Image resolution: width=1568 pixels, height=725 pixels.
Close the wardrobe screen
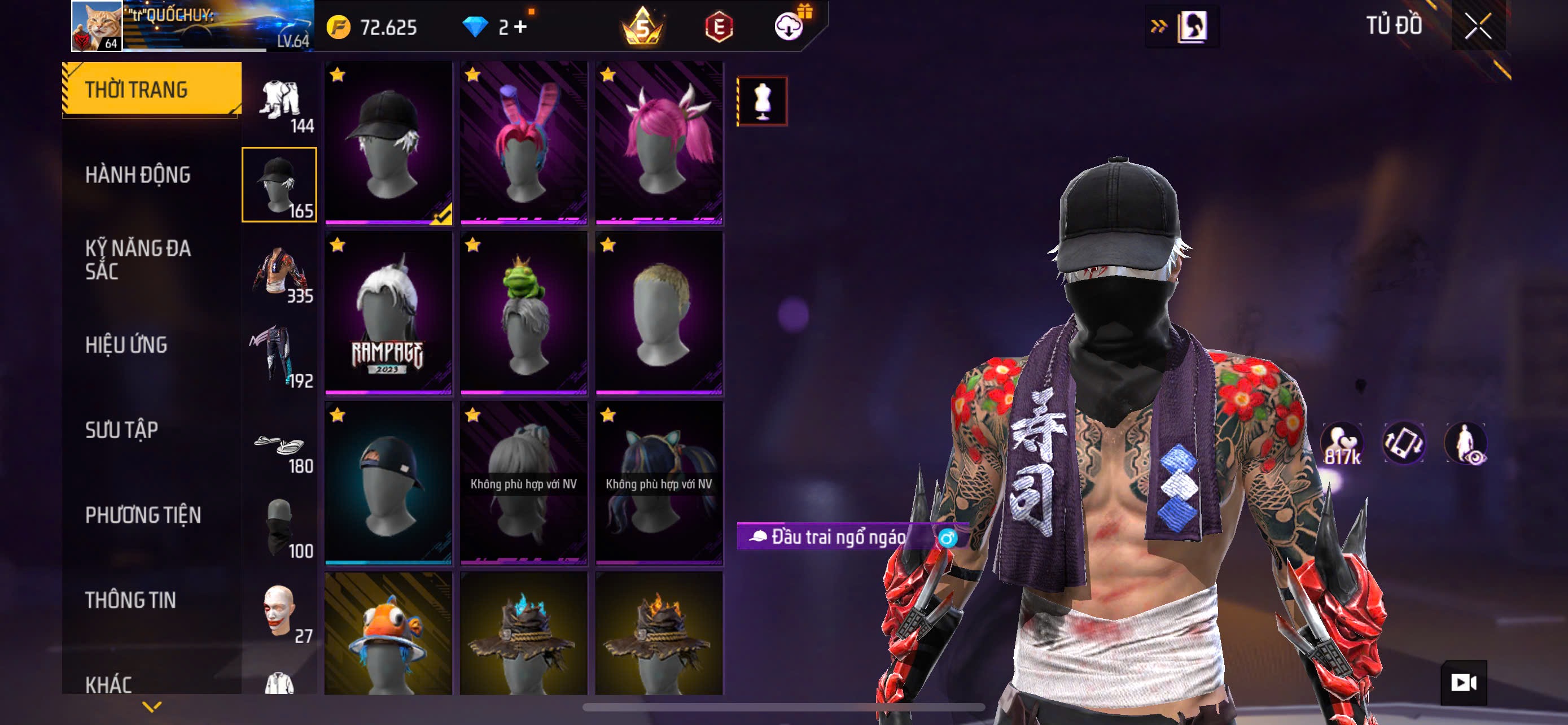(1478, 26)
